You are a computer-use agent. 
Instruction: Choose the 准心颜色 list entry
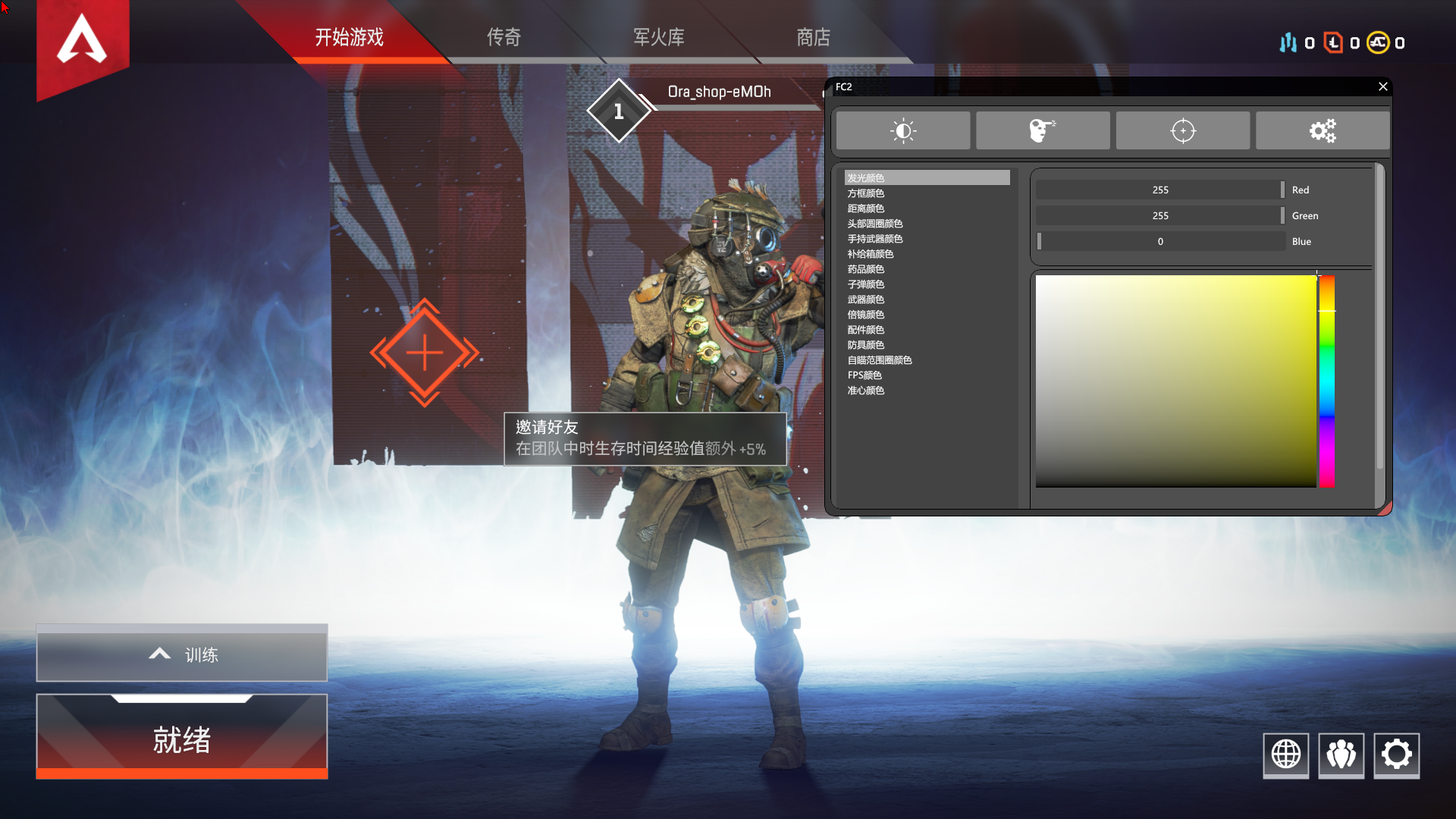tap(866, 391)
